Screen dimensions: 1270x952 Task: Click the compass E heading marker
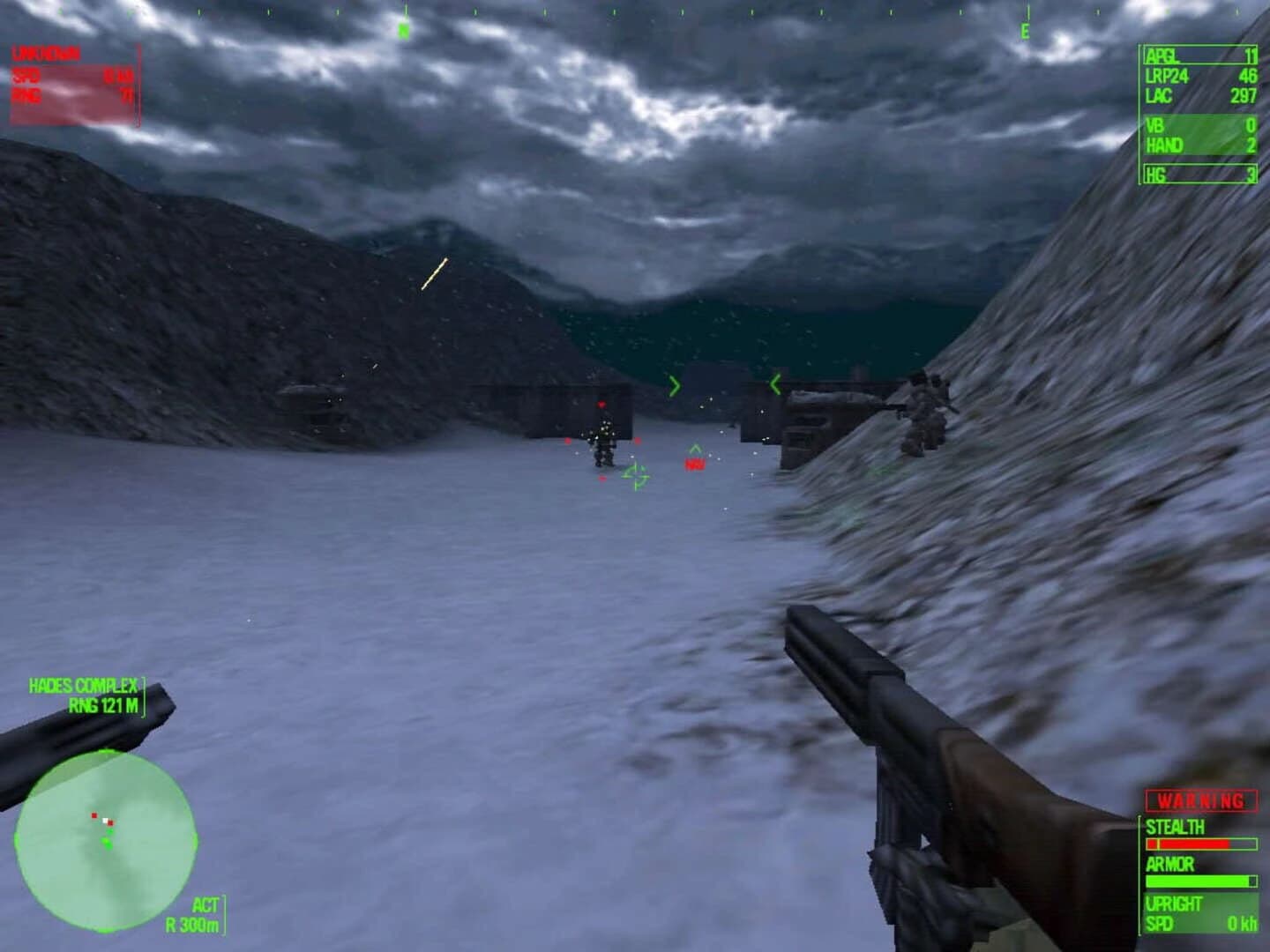[1023, 33]
